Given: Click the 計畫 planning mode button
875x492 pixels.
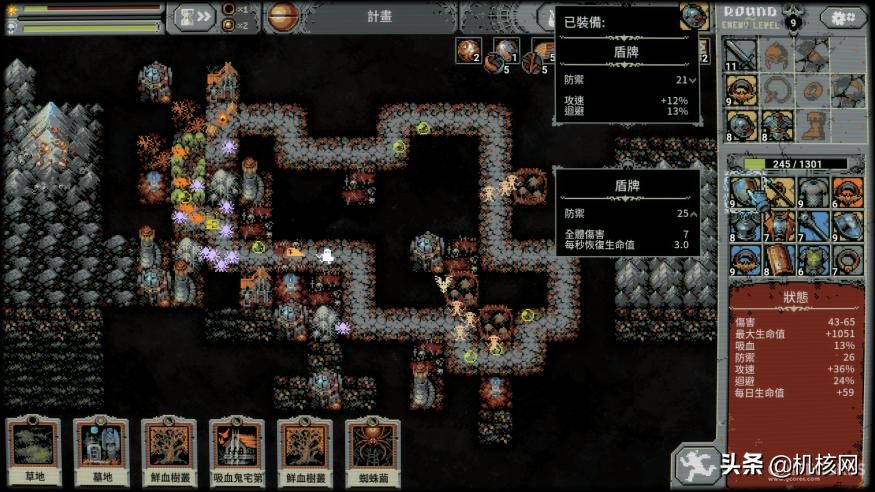Looking at the screenshot, I should pos(379,16).
